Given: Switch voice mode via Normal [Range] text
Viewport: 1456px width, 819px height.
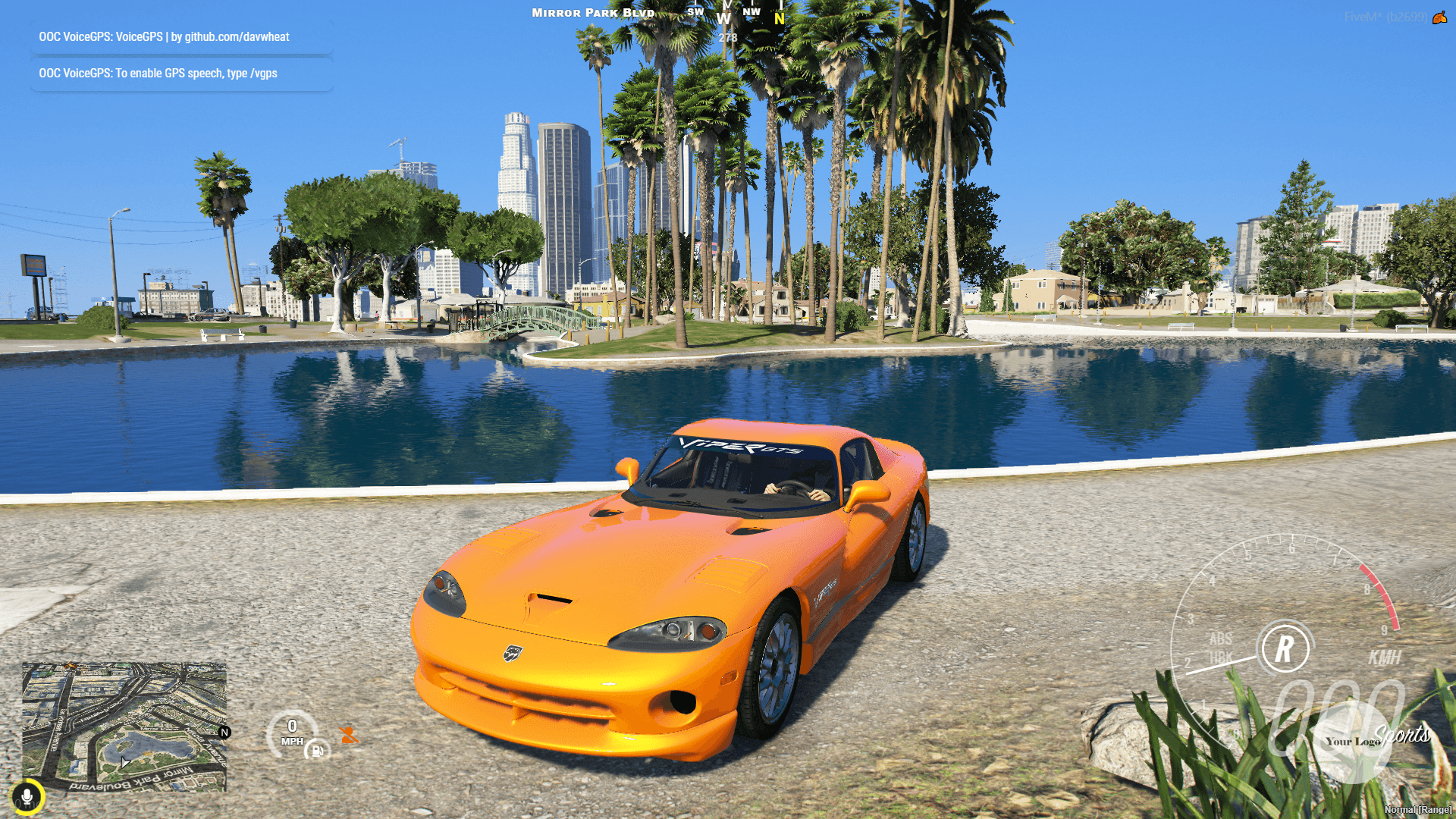Looking at the screenshot, I should click(x=1417, y=810).
